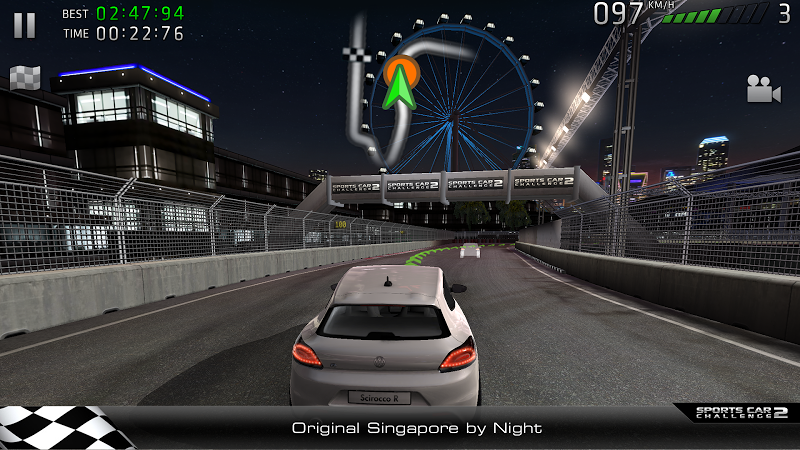Image resolution: width=800 pixels, height=450 pixels.
Task: Pause the race
Action: (x=24, y=25)
